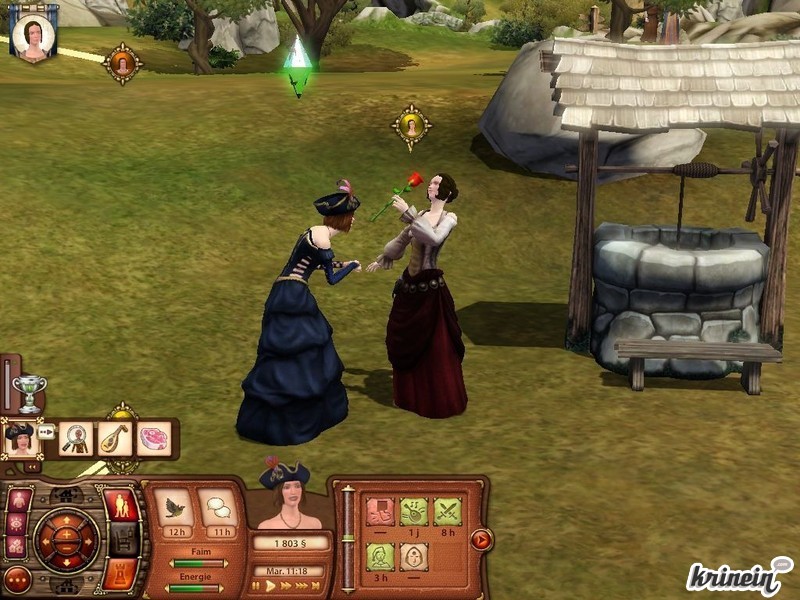
Task: Click the hero's large pirate-hat portrait
Action: click(x=290, y=497)
